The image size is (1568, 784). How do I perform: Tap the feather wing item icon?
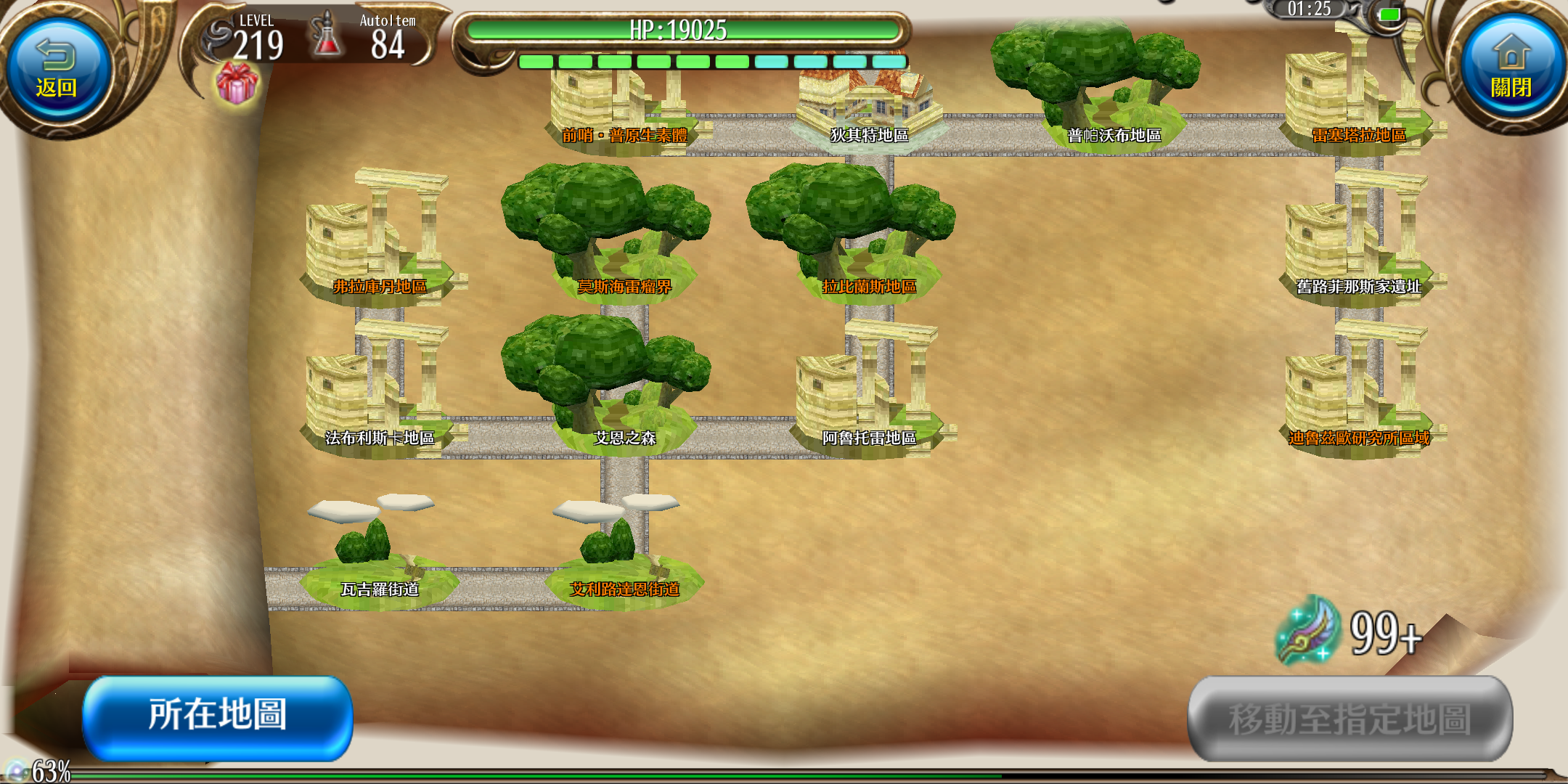pyautogui.click(x=1307, y=630)
